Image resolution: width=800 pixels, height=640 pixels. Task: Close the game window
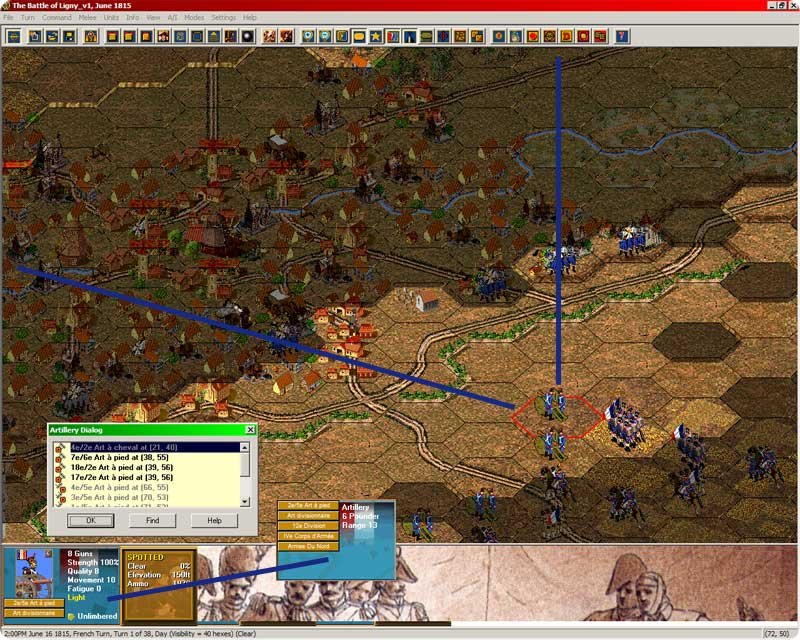coord(790,5)
